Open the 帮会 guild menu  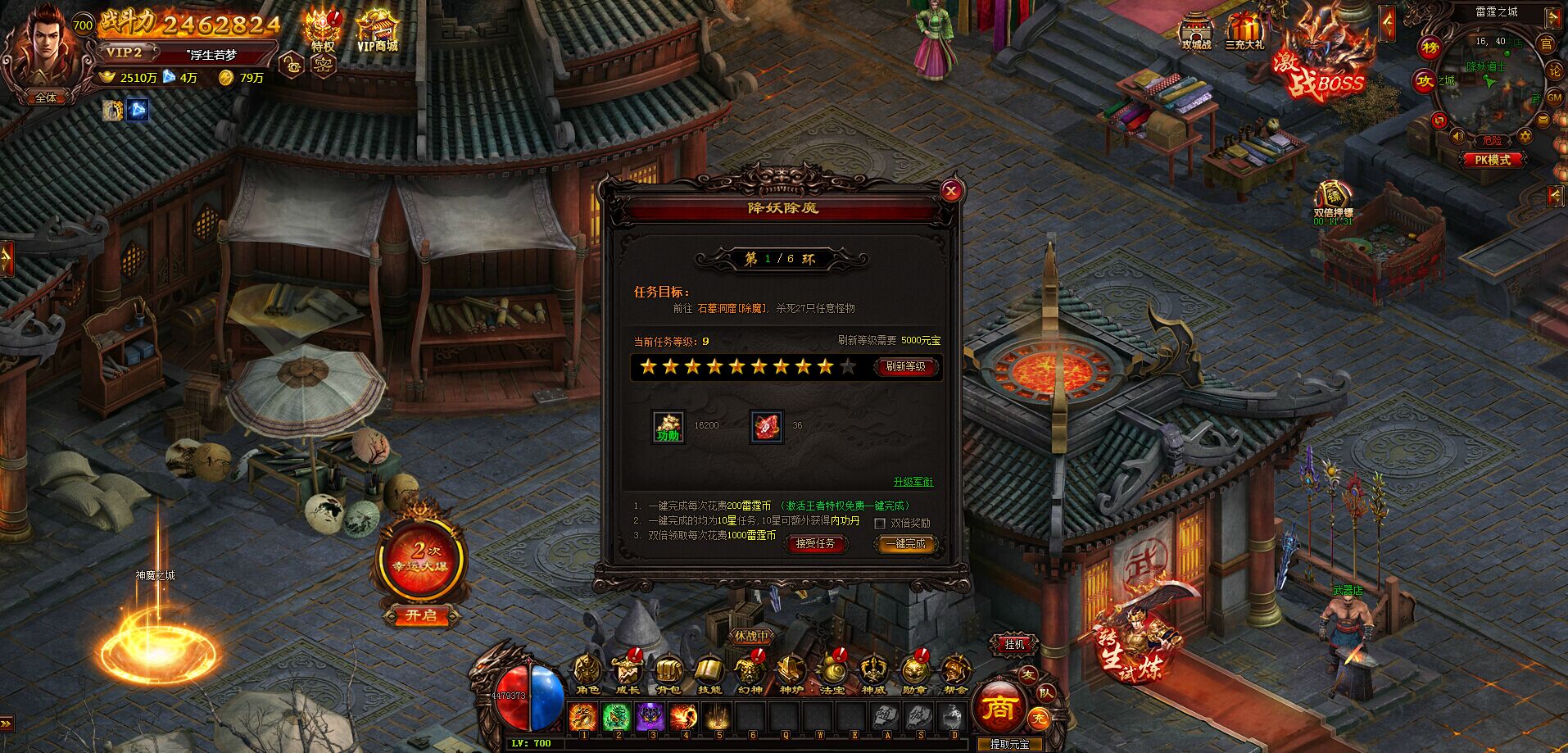(954, 674)
